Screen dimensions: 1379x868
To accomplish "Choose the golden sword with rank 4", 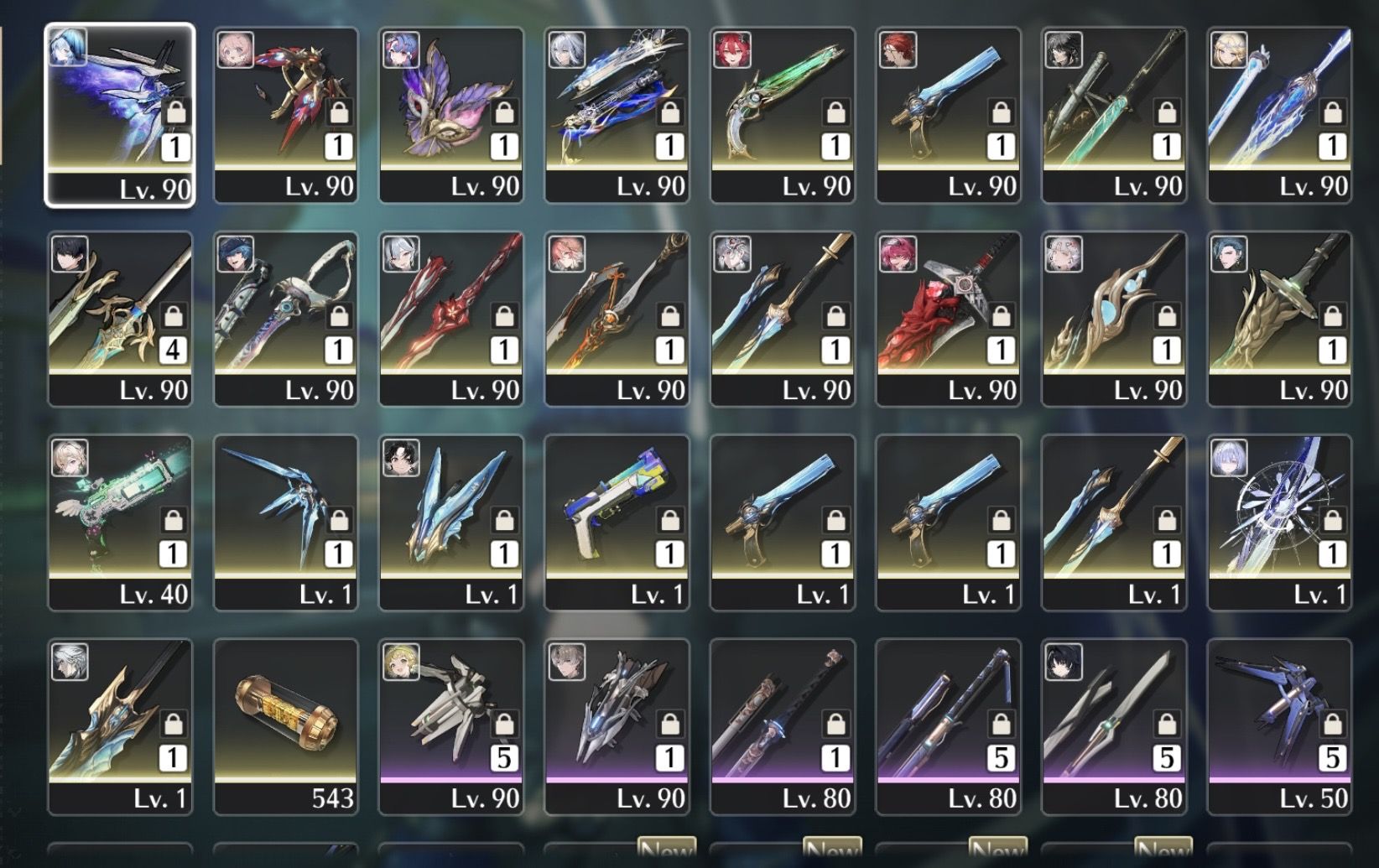I will [120, 318].
